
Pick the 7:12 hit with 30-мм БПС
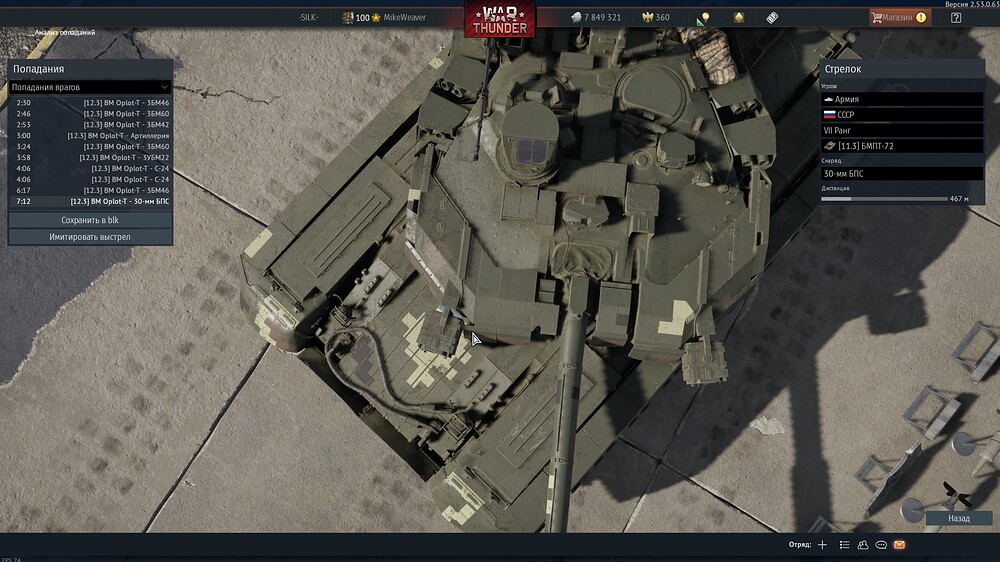coord(90,201)
